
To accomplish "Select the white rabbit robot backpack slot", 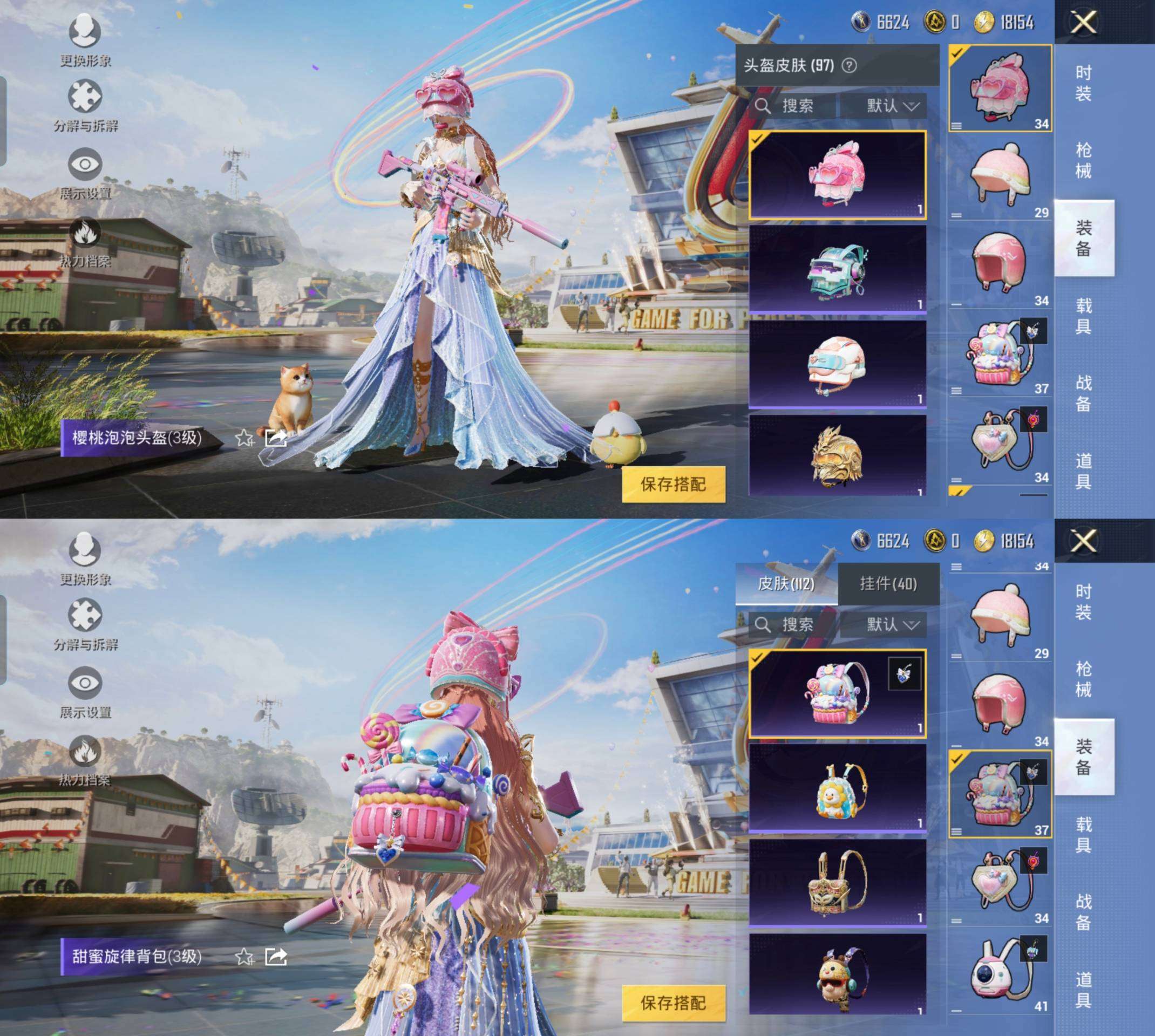I will [x=1000, y=974].
